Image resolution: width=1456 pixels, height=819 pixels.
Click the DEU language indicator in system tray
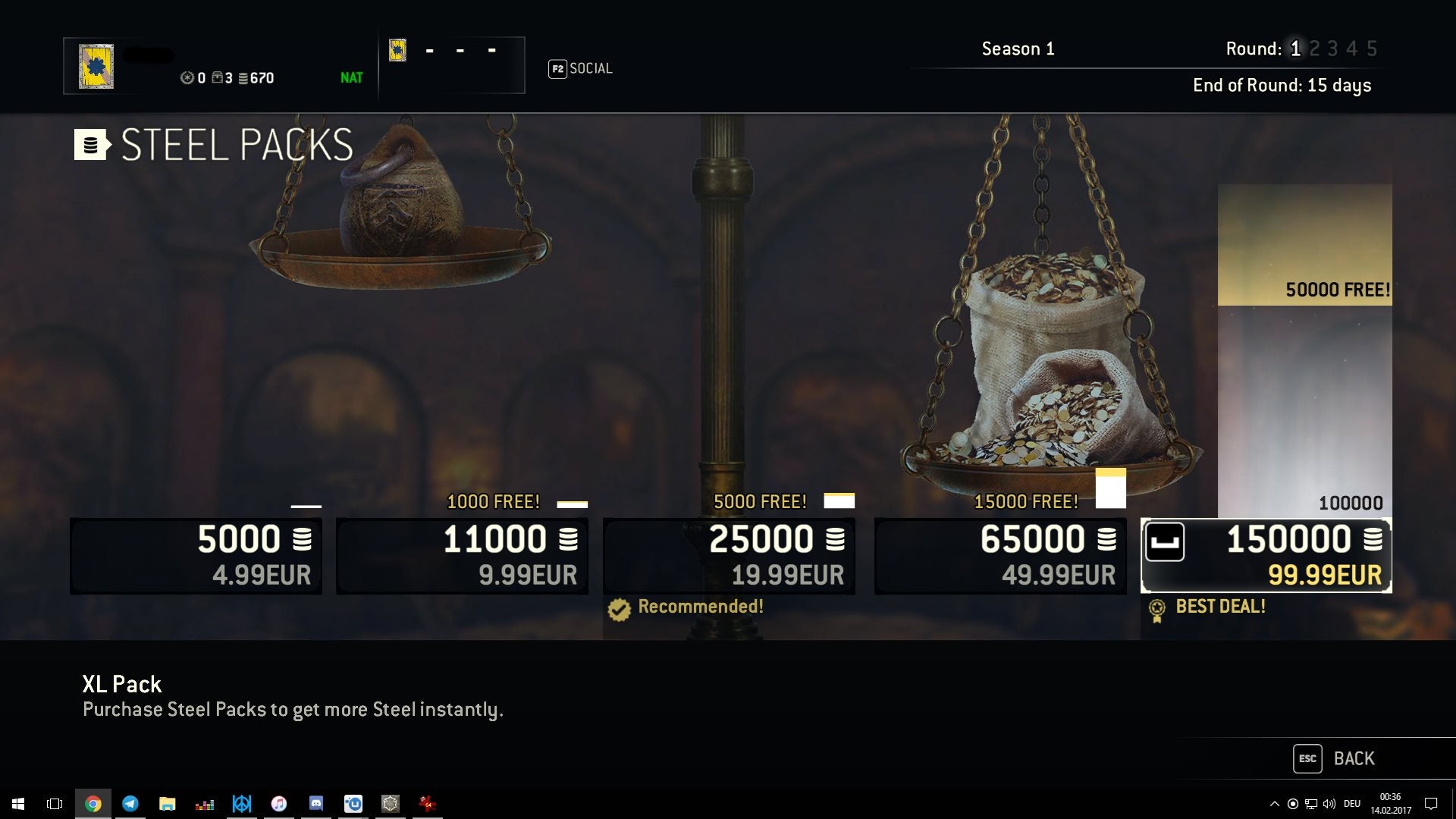[1352, 803]
